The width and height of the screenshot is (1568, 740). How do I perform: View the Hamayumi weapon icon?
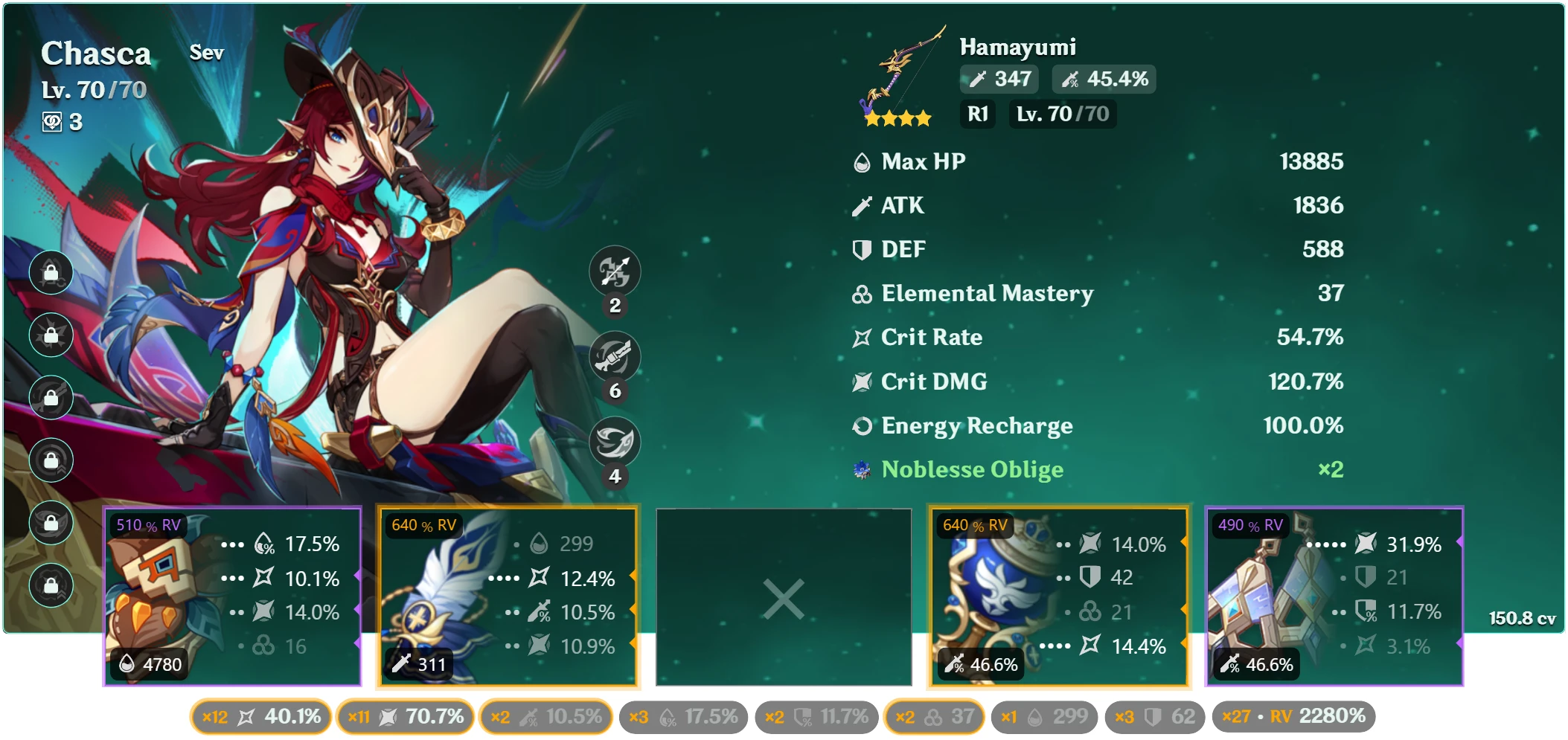click(x=900, y=74)
